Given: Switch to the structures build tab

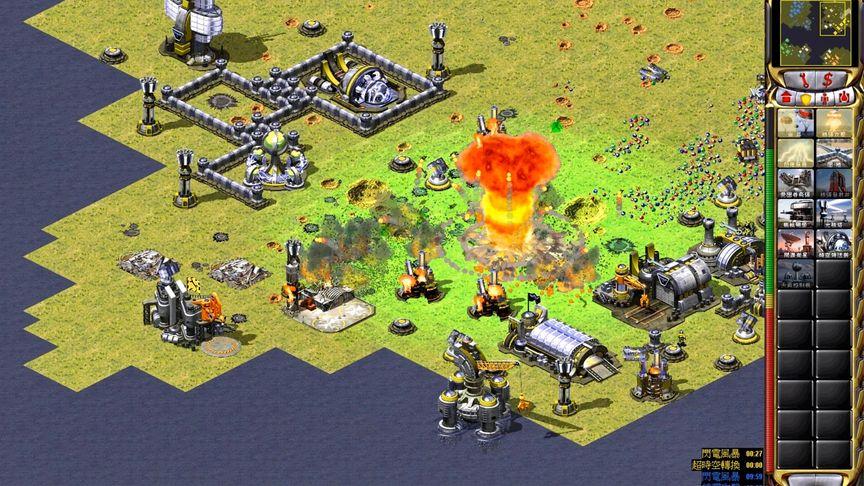Looking at the screenshot, I should point(785,97).
